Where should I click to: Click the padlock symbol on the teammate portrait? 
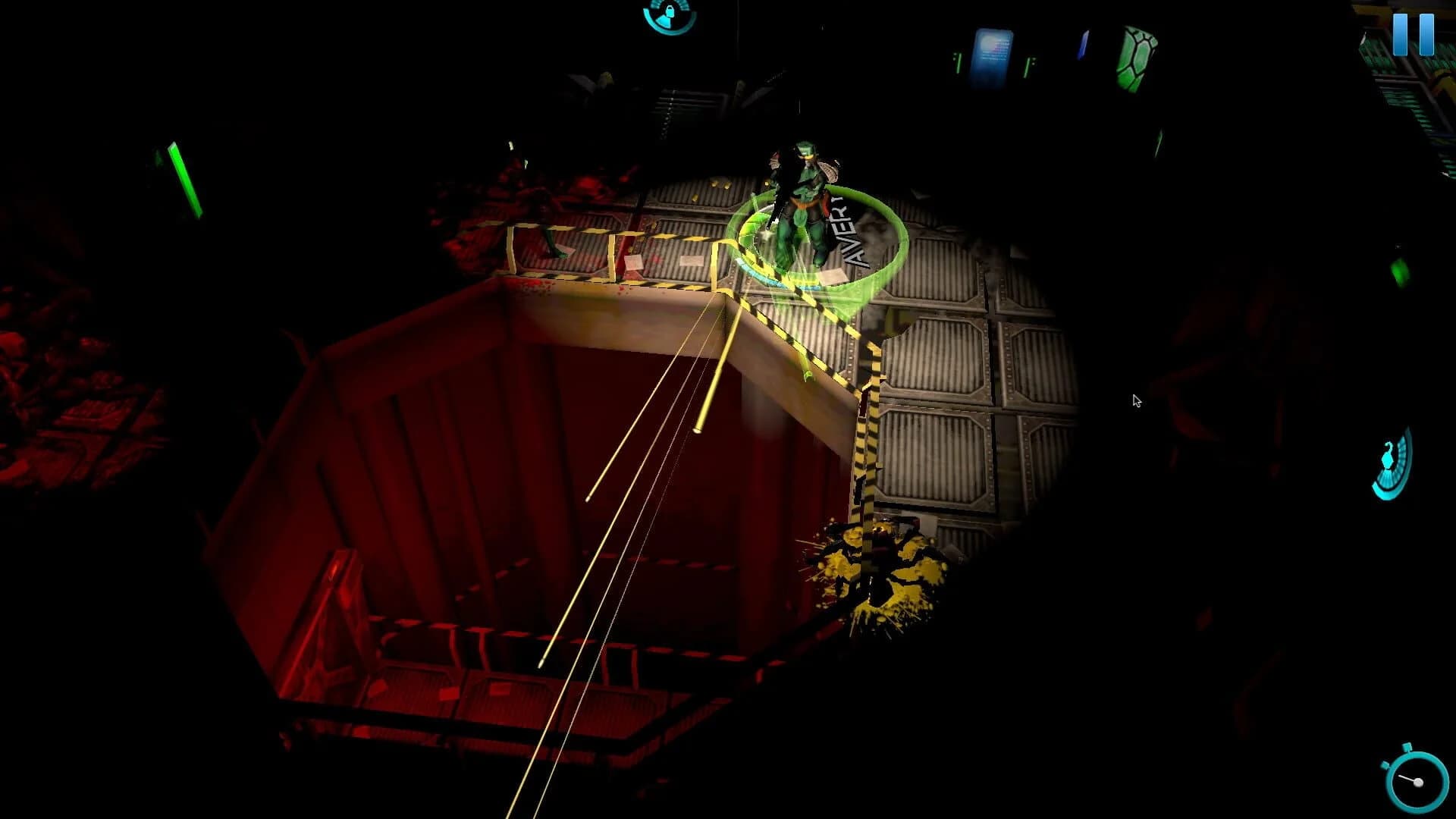[x=669, y=11]
